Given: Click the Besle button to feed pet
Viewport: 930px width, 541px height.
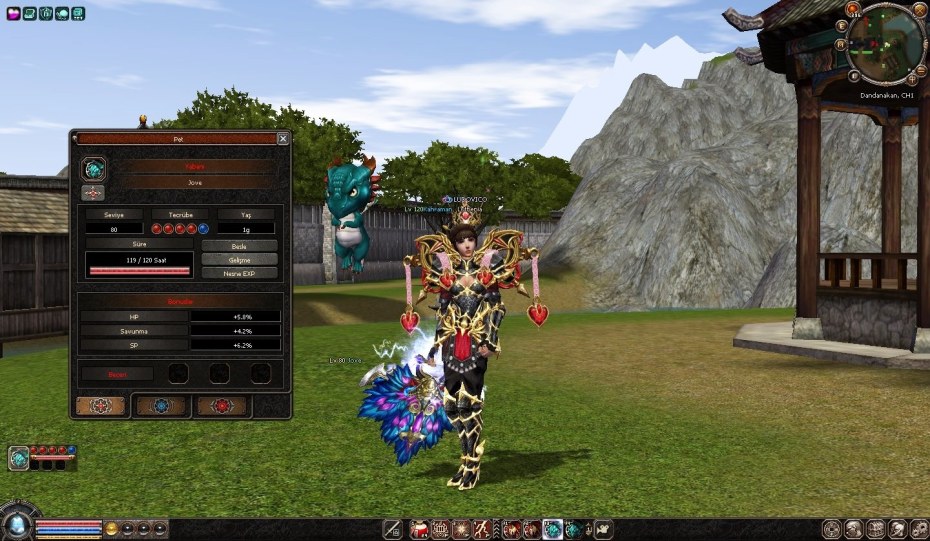Looking at the screenshot, I should pyautogui.click(x=239, y=245).
